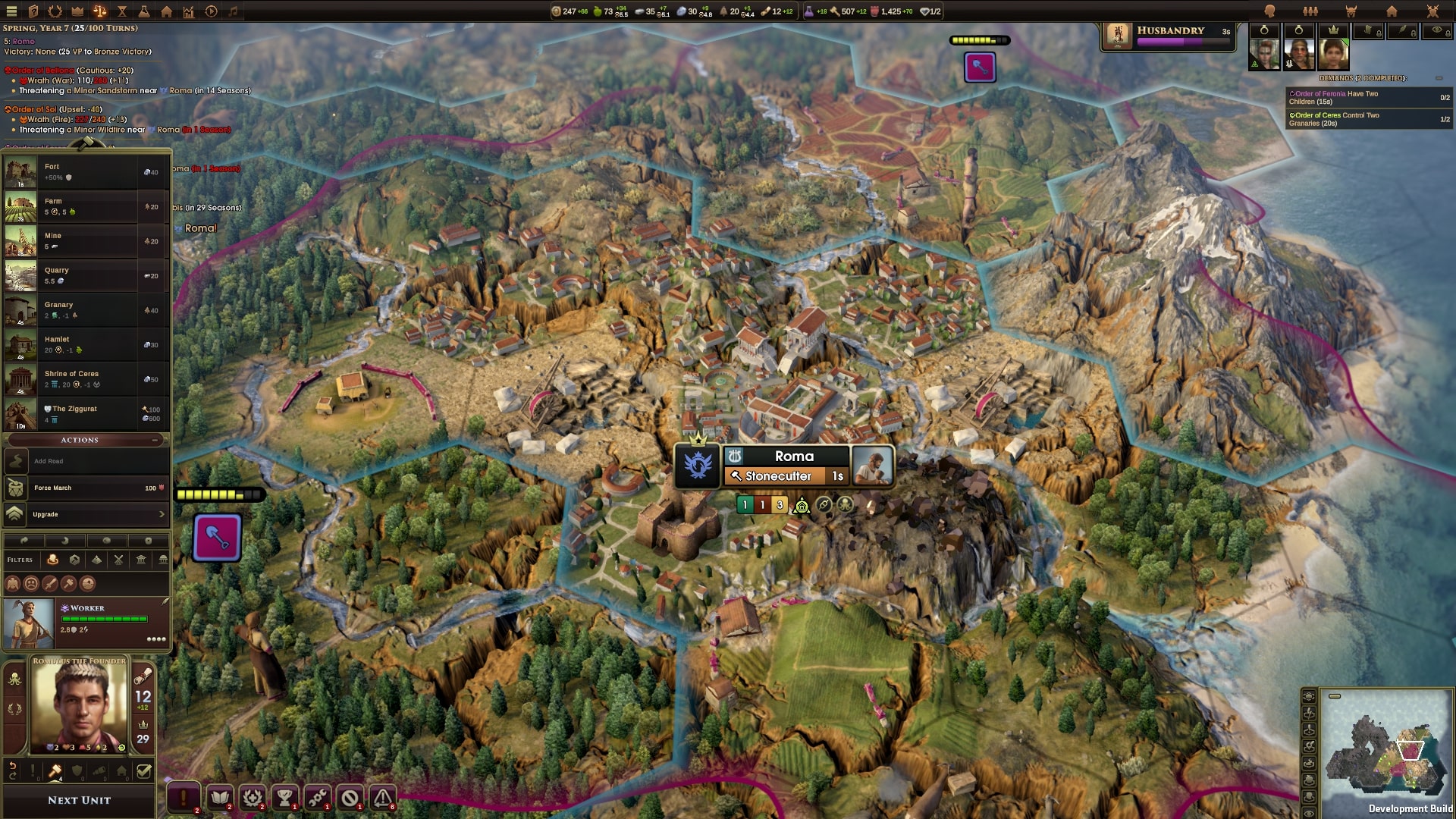Choose the Quarry improvement
This screenshot has height=819, width=1456.
tap(86, 275)
